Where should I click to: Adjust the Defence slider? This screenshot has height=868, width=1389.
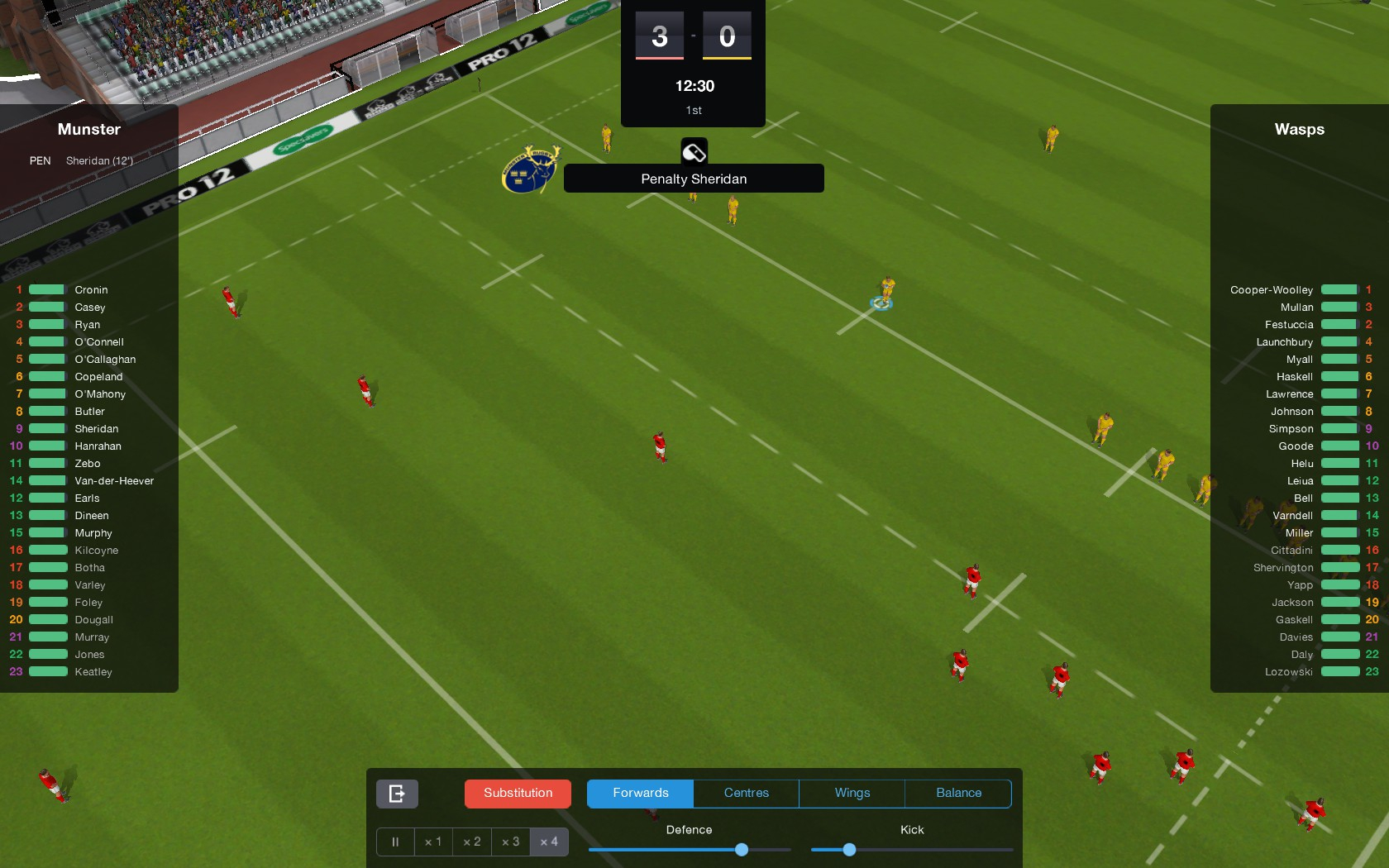point(741,849)
